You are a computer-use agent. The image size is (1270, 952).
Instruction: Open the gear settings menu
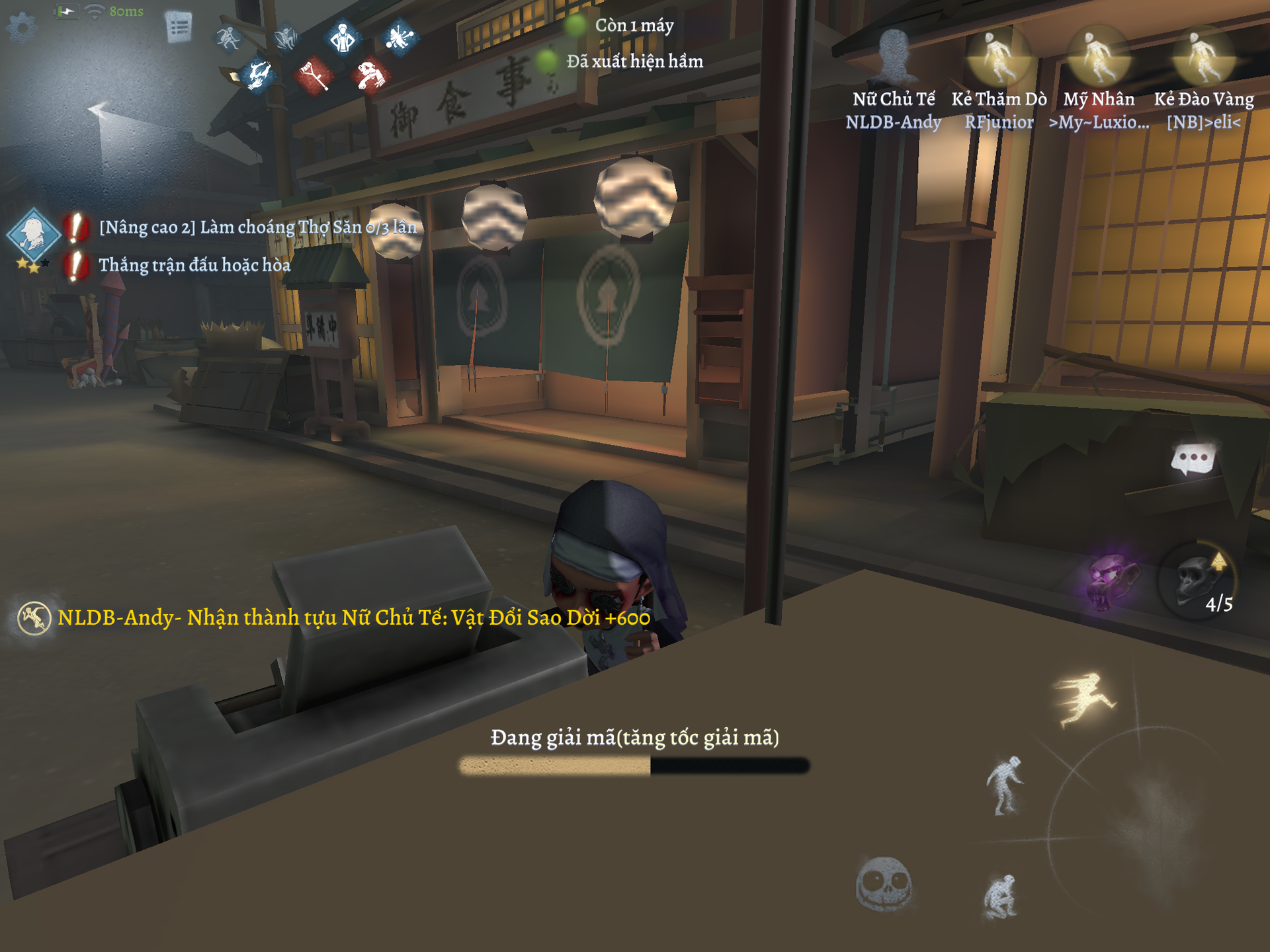(x=22, y=27)
